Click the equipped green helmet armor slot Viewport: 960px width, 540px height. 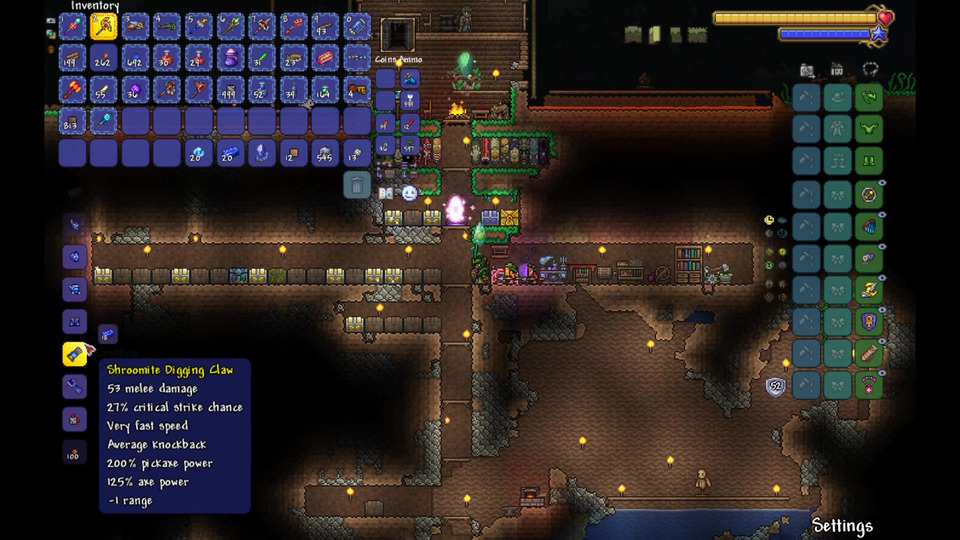tap(869, 98)
